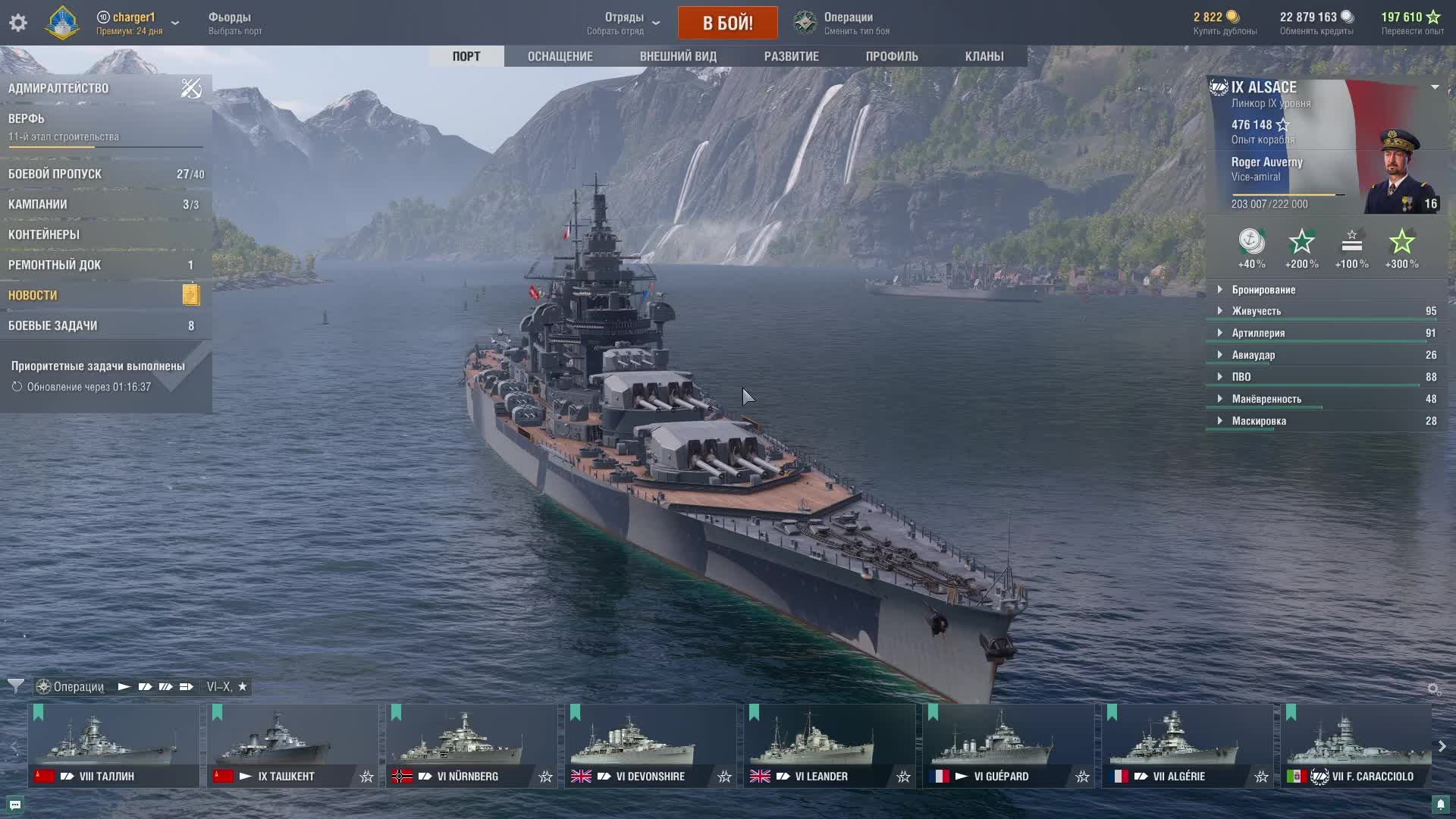Open the Новости news entry
The image size is (1456, 819).
pyautogui.click(x=33, y=295)
